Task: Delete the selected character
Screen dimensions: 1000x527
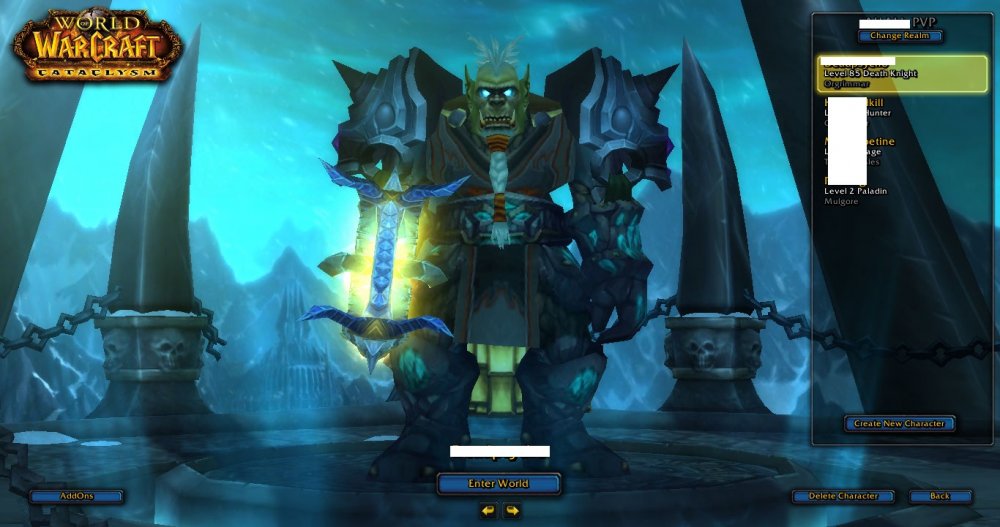Action: click(x=843, y=496)
